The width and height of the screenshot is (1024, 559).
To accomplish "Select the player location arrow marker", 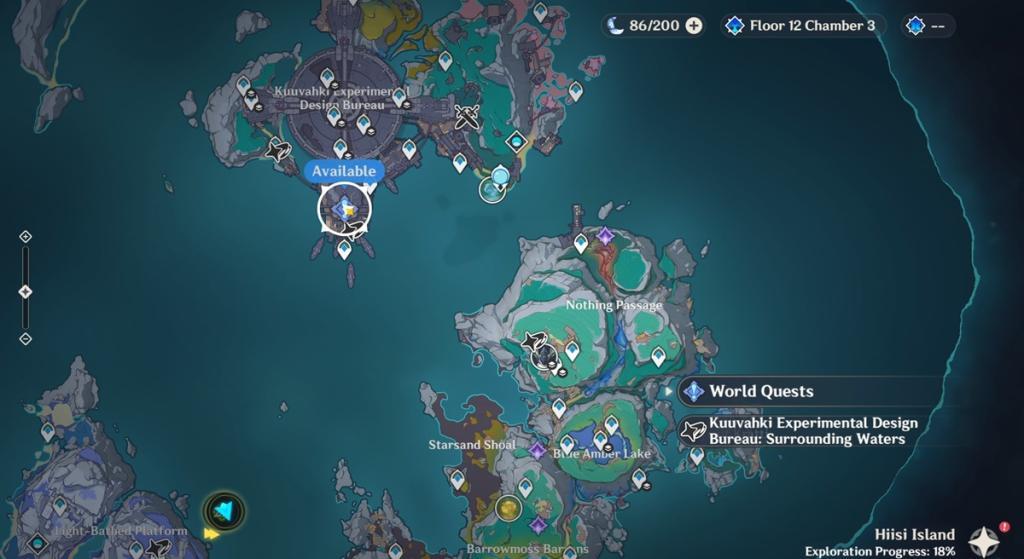I will tap(224, 511).
